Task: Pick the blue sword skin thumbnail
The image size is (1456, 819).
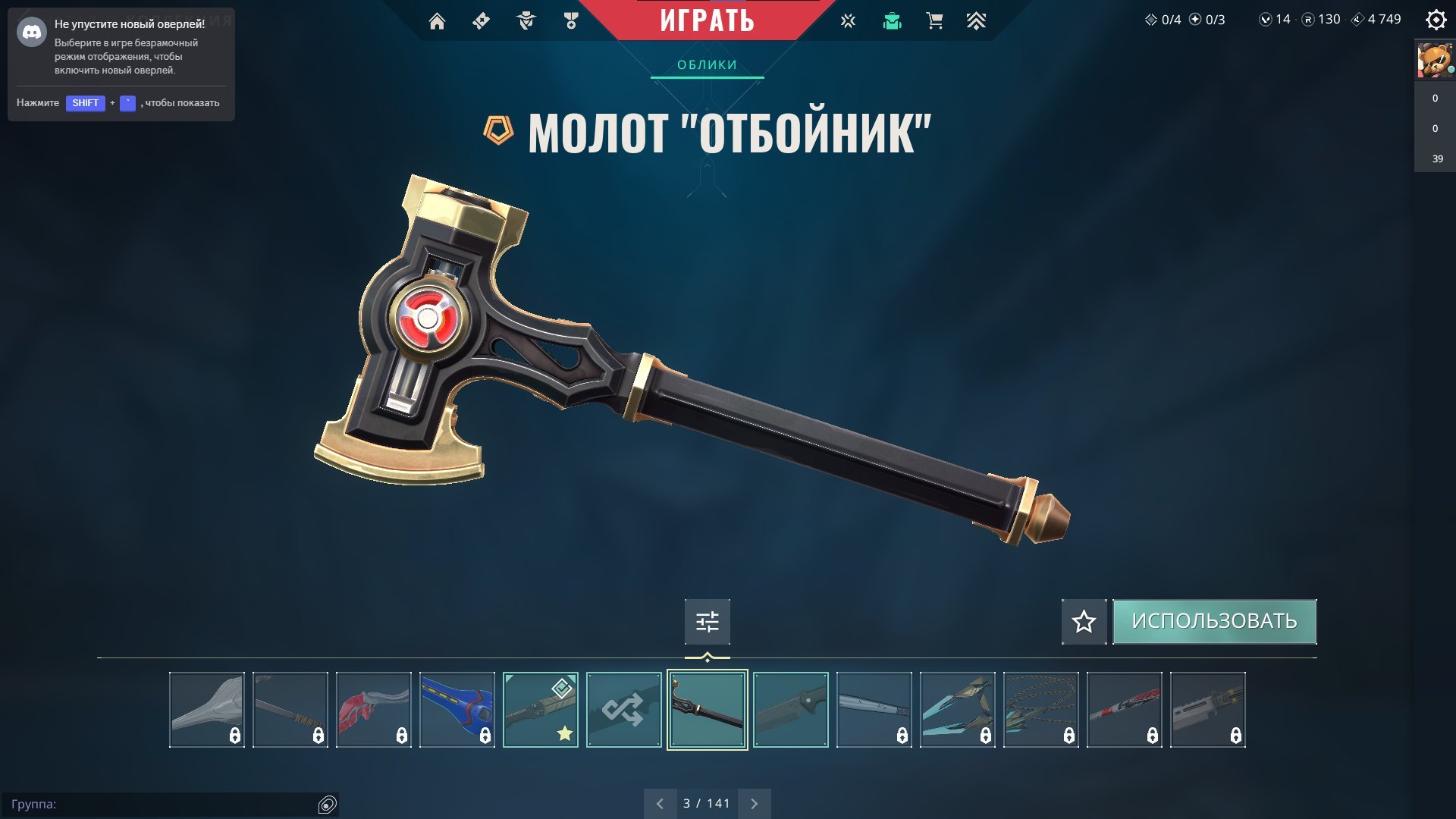Action: 457,710
